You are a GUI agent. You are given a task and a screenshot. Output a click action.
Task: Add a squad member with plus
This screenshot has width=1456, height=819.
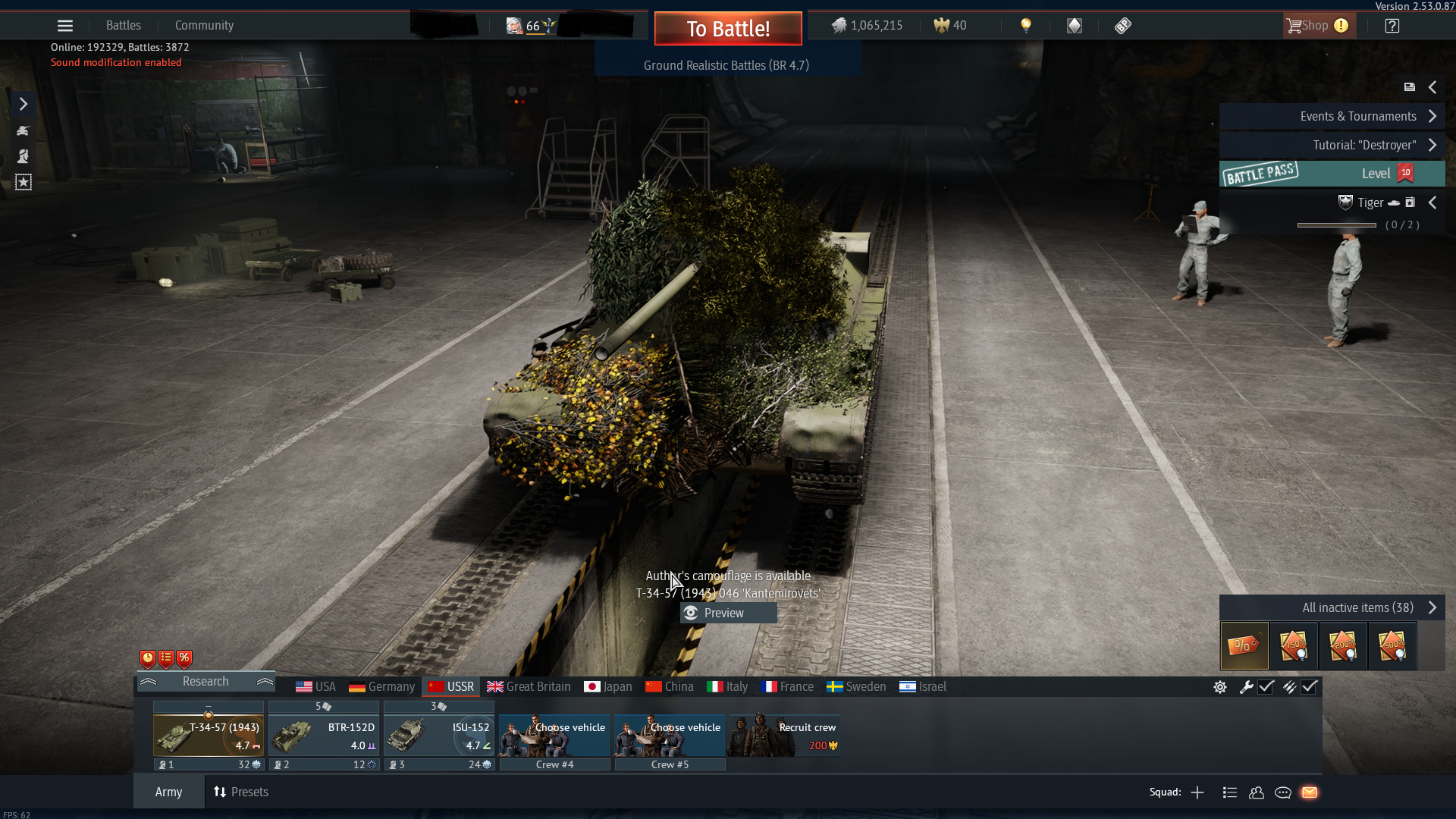pos(1197,792)
